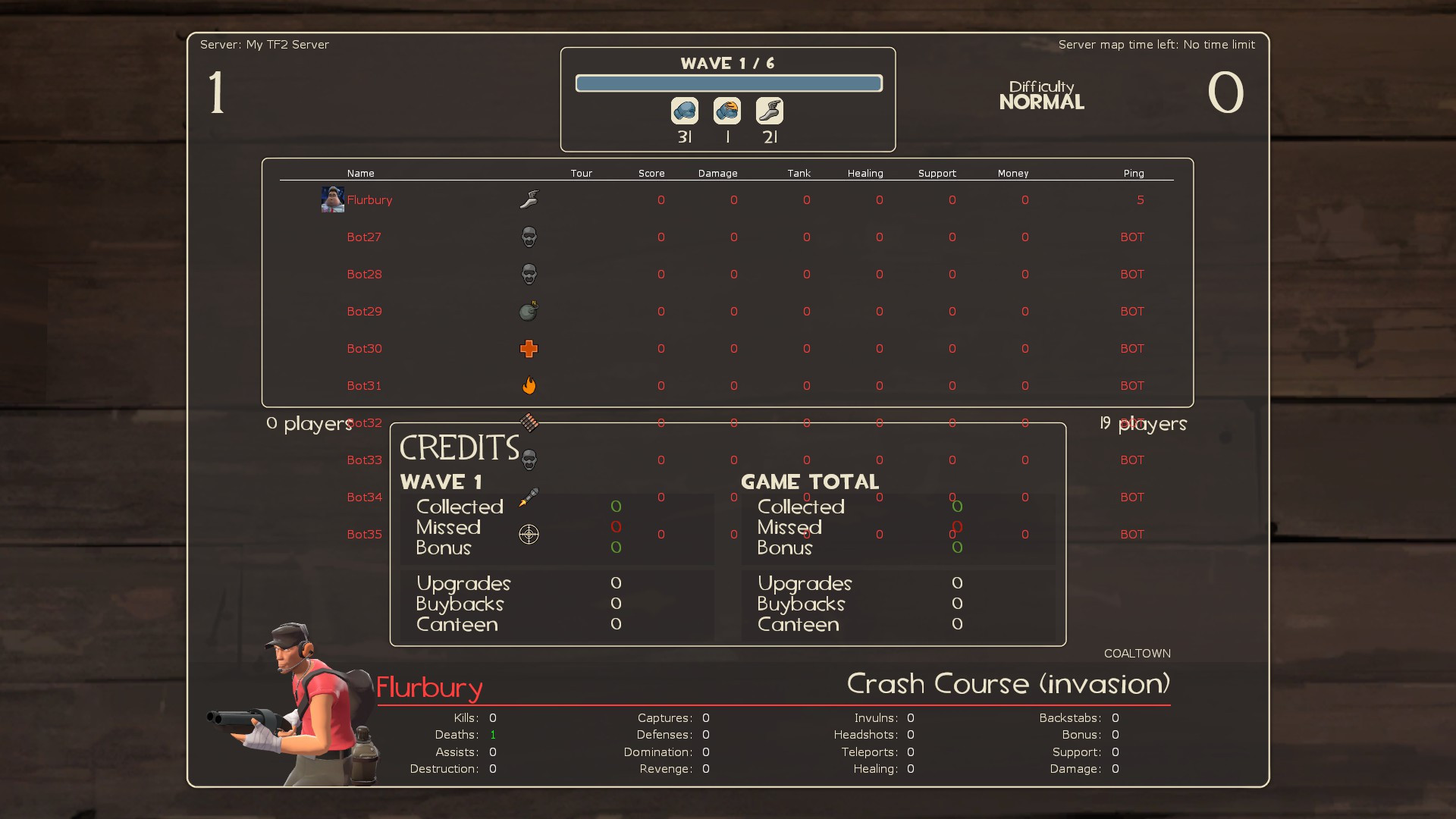
Task: Select the skull robot icon beside Bot27
Action: point(529,237)
